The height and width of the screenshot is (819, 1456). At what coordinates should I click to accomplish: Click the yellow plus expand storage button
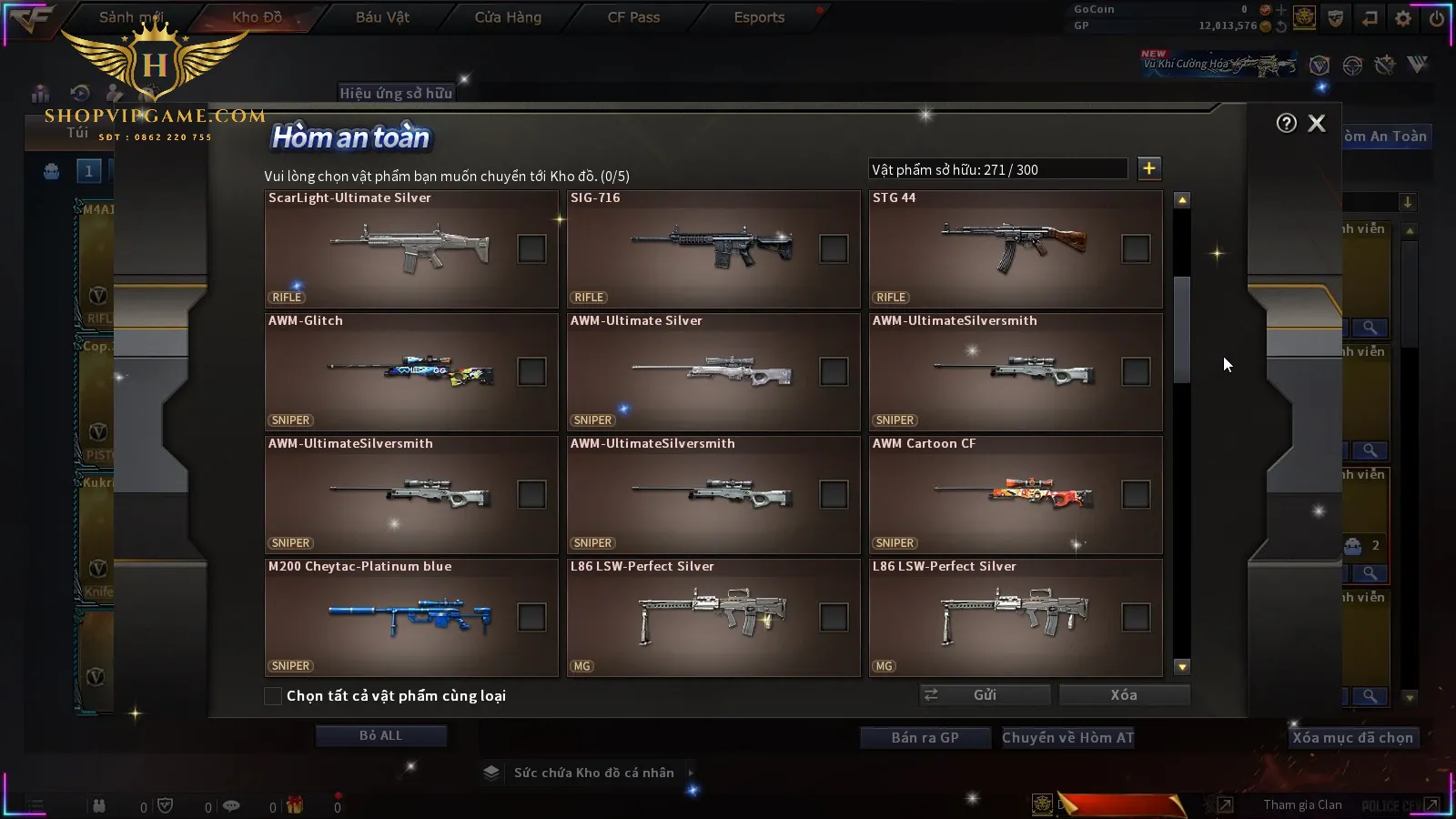tap(1149, 168)
